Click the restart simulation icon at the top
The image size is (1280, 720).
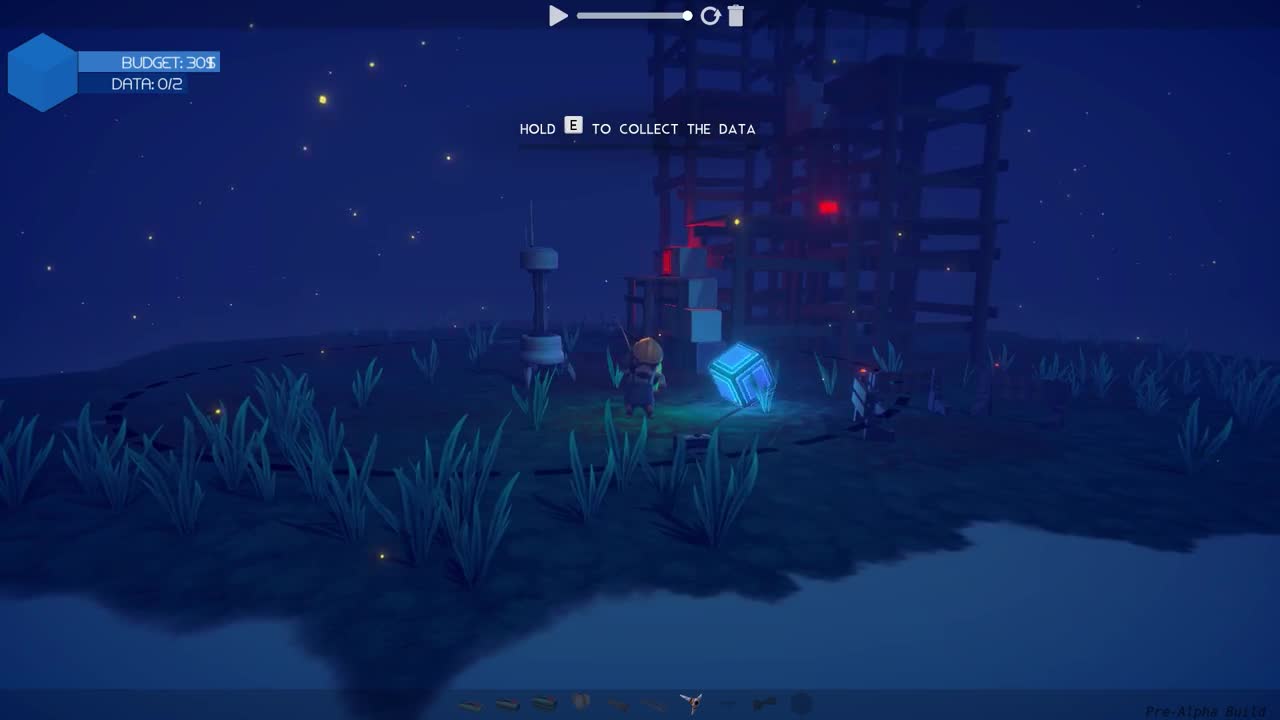click(710, 16)
